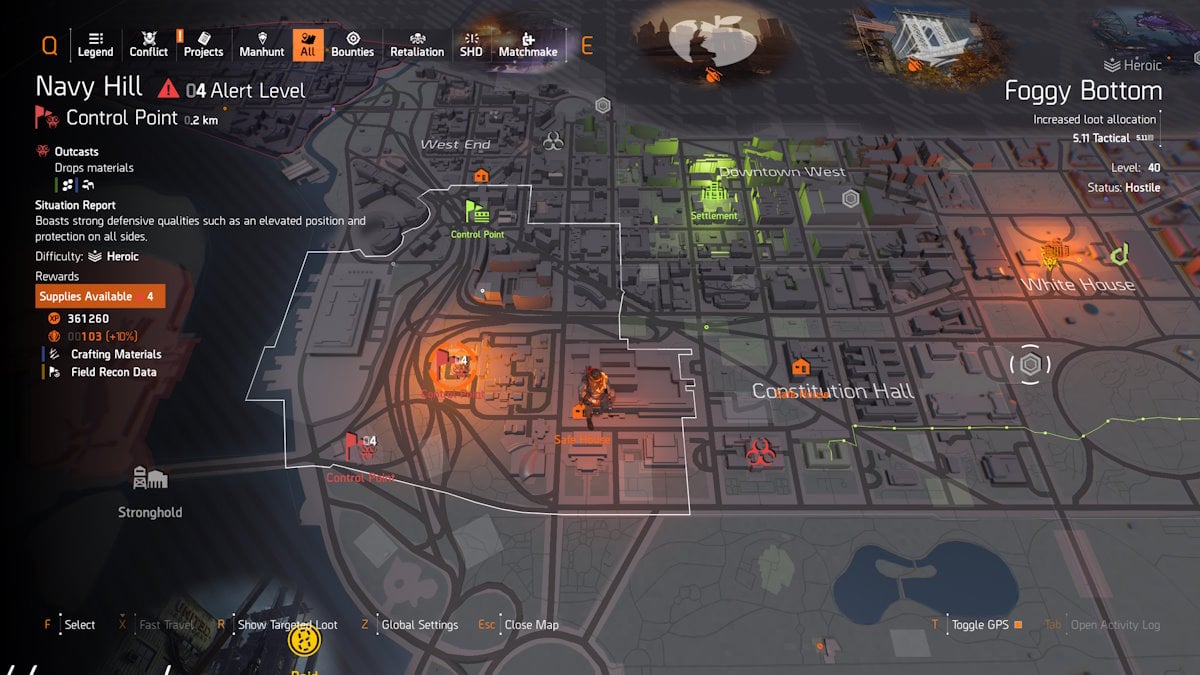Select the red biohazard map marker
Image resolution: width=1200 pixels, height=675 pixels.
tap(757, 454)
